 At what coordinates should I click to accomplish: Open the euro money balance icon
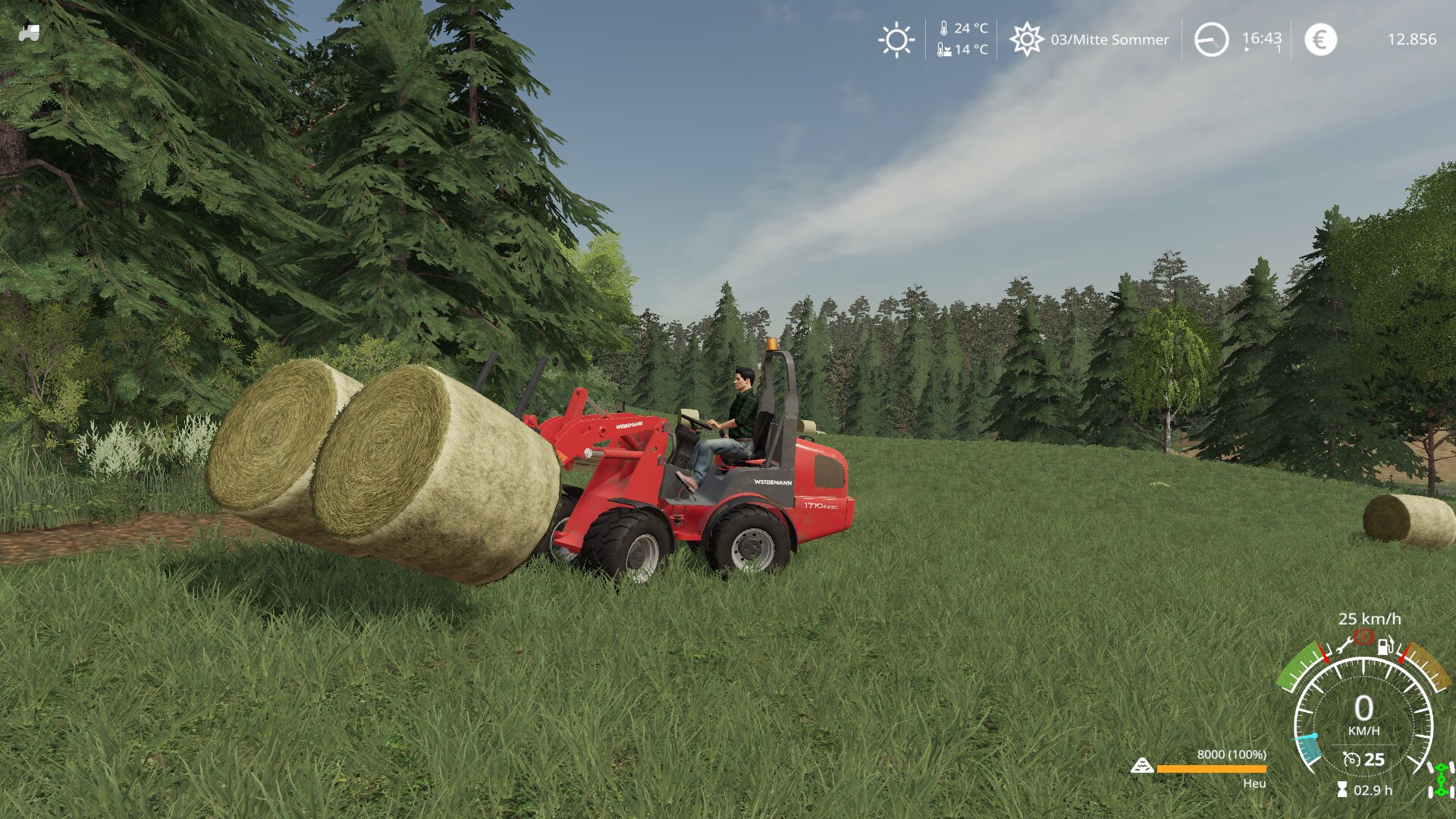[x=1320, y=39]
